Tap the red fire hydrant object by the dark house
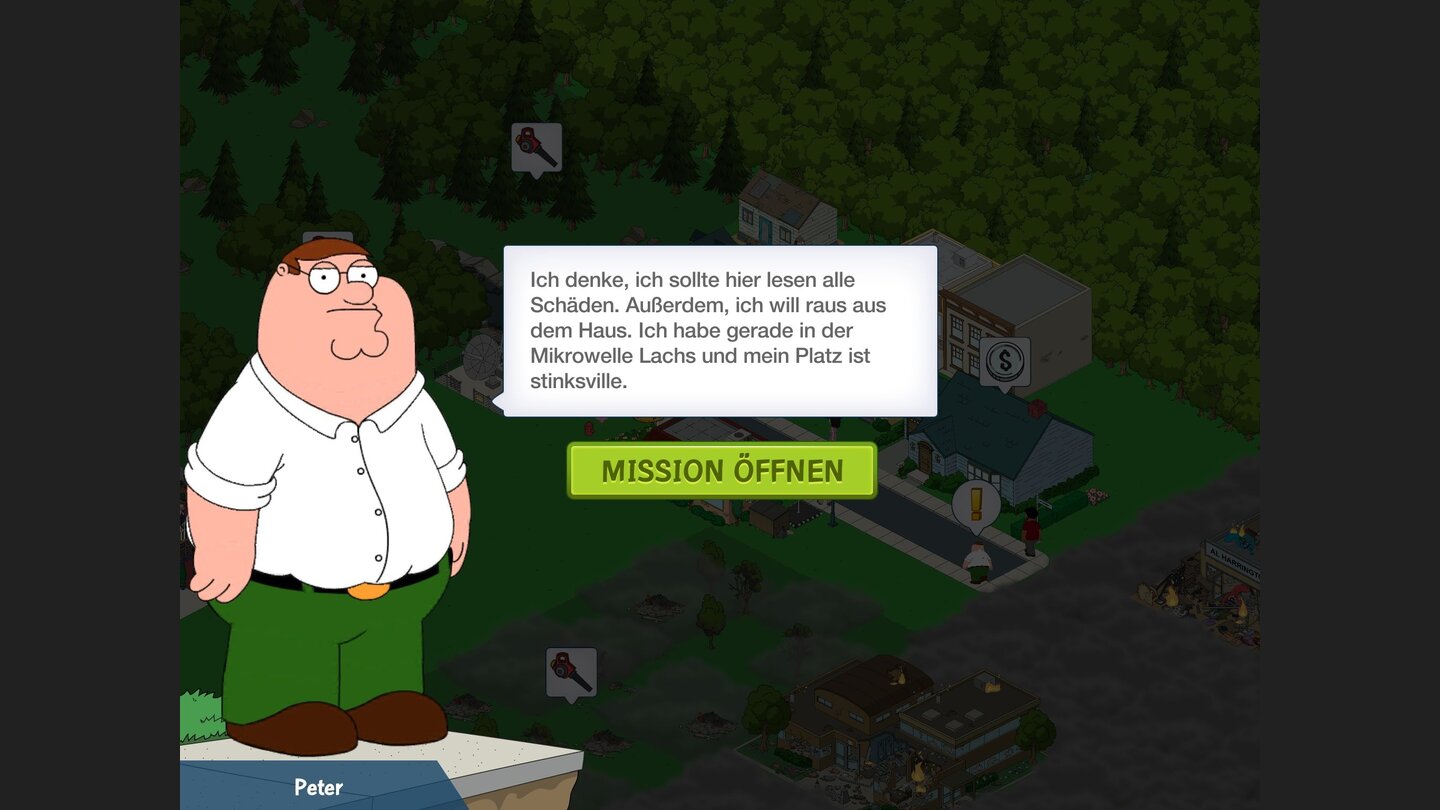This screenshot has width=1440, height=810. pyautogui.click(x=1037, y=408)
